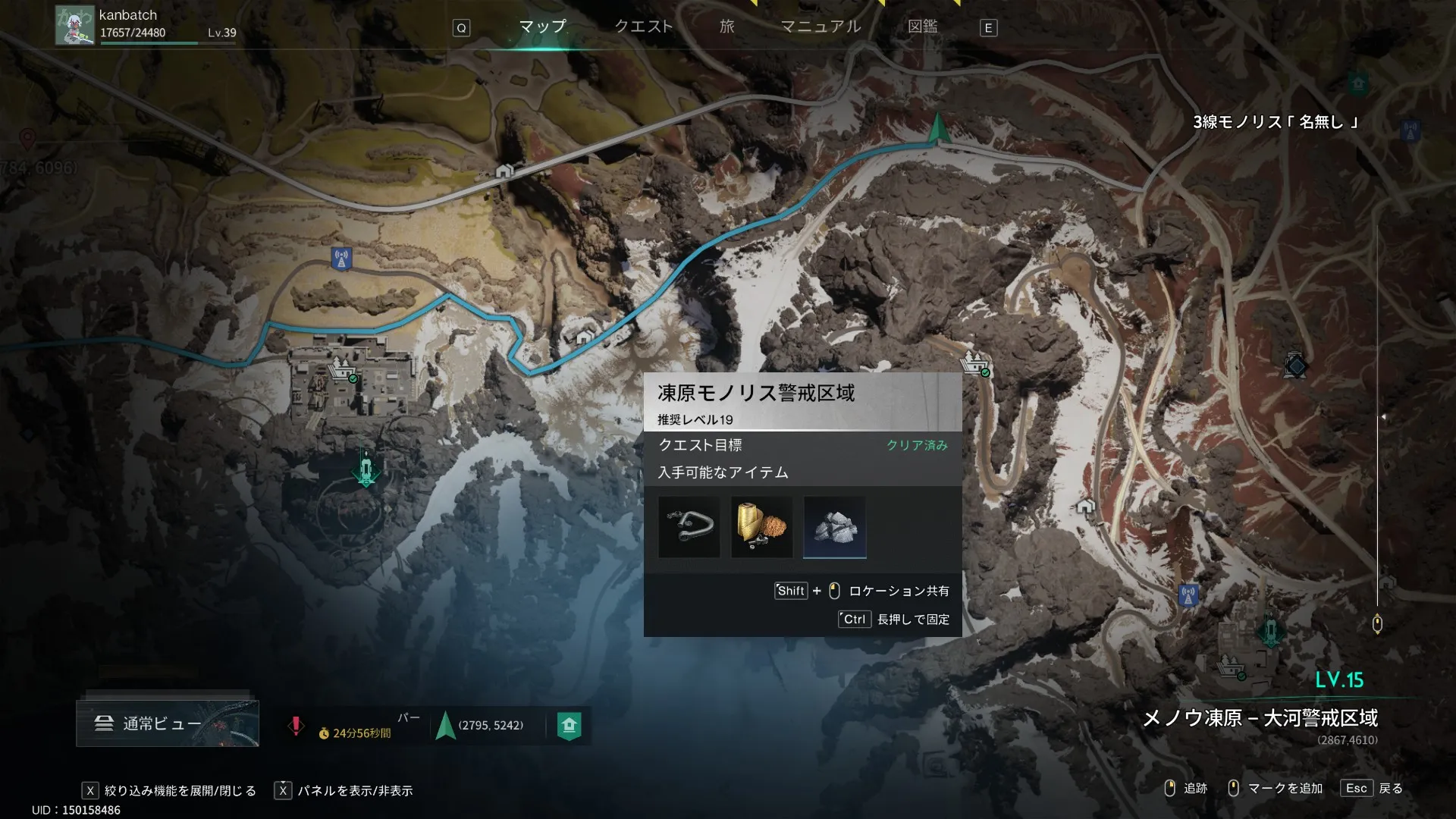Switch to the 図鑑 tab

tap(923, 27)
